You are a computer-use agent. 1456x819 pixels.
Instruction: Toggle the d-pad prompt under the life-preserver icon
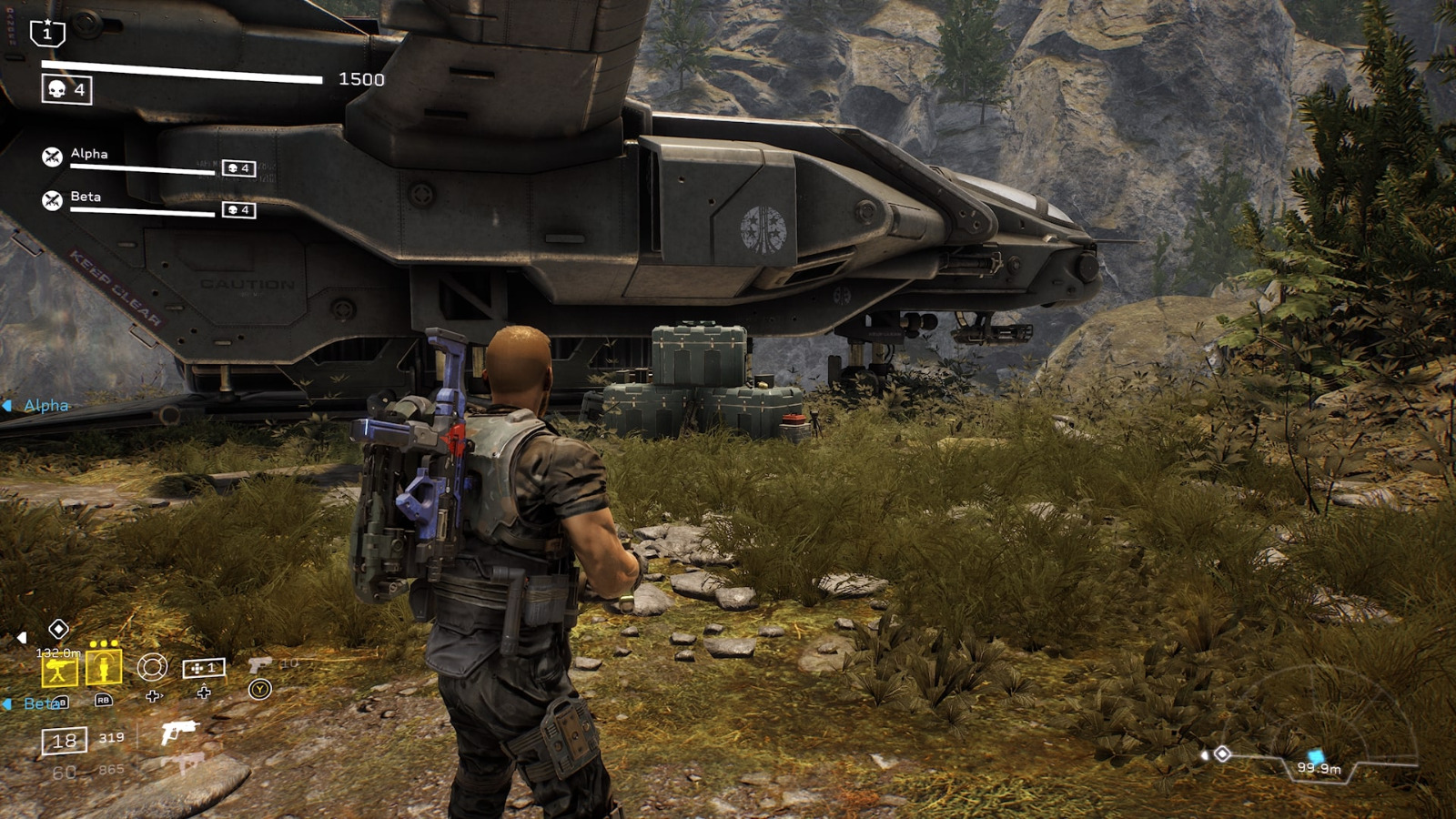coord(154,694)
